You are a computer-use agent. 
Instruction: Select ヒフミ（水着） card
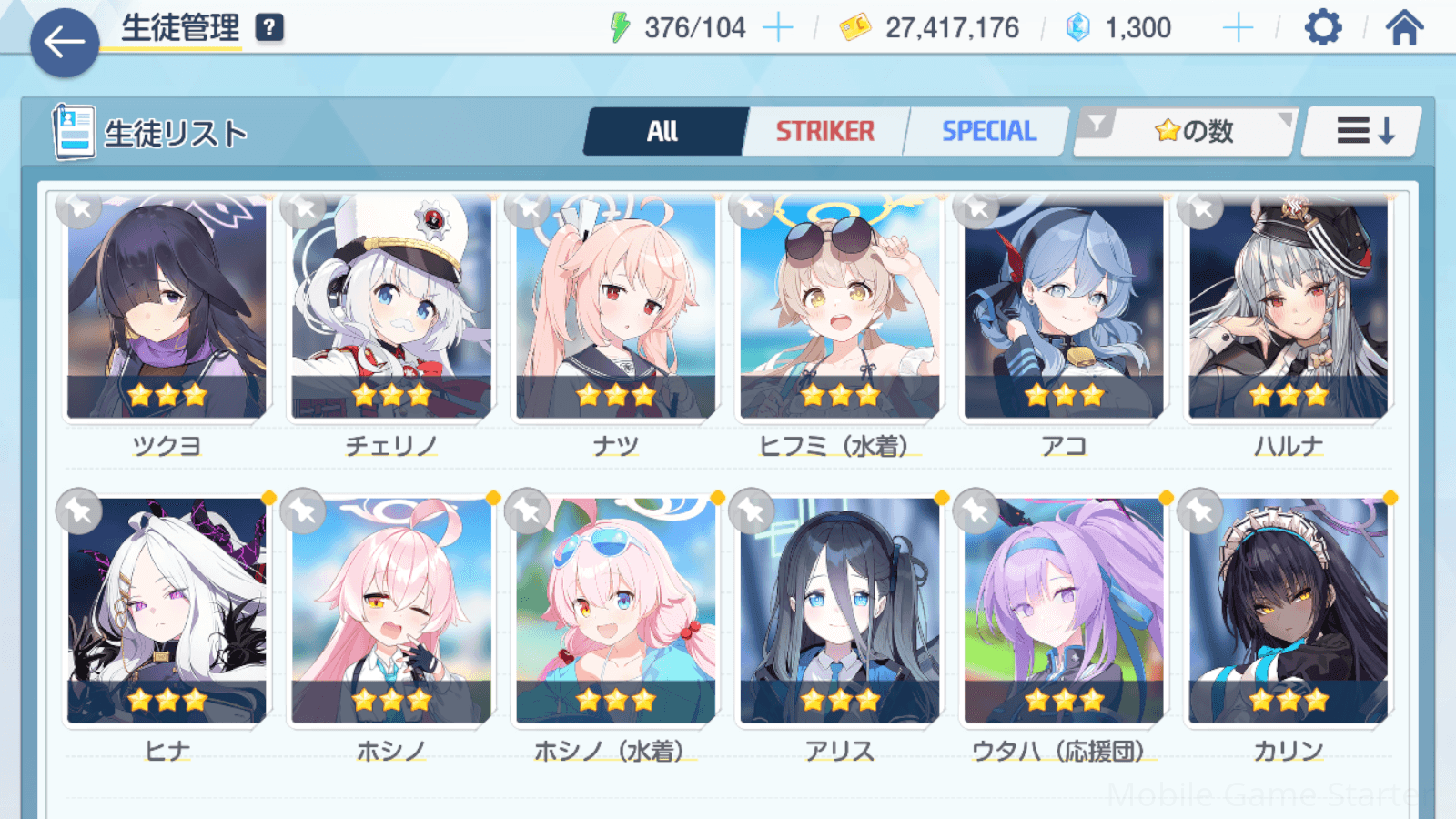tap(840, 309)
